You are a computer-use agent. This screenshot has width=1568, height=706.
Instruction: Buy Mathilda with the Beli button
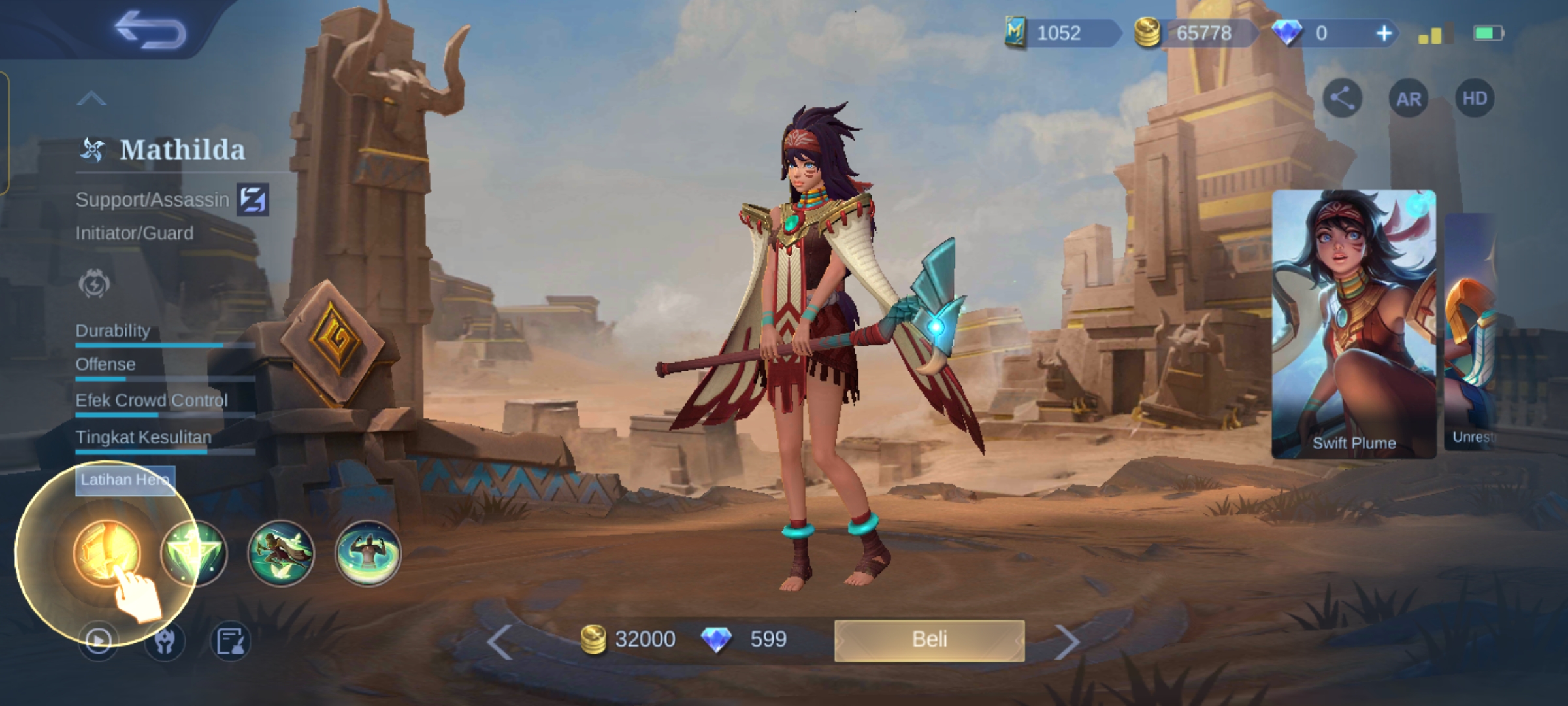pyautogui.click(x=929, y=640)
